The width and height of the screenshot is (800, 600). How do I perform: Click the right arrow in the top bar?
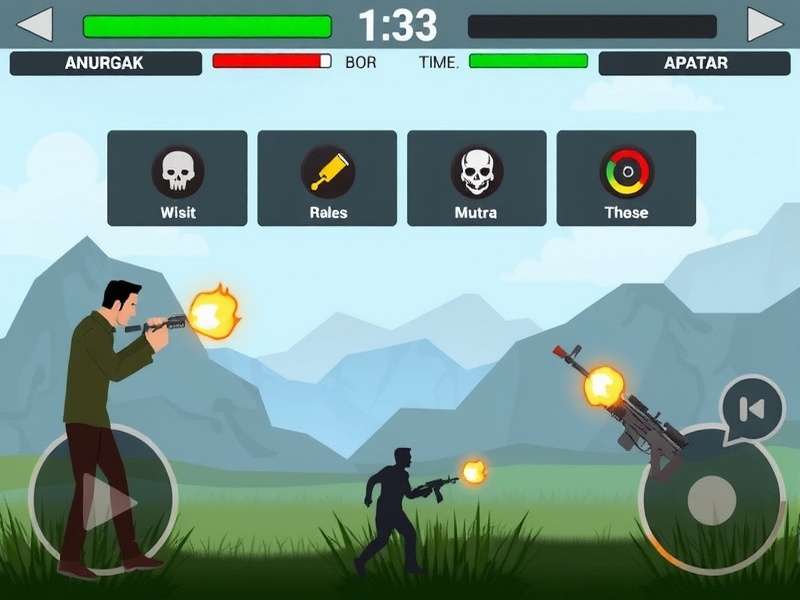coord(766,24)
